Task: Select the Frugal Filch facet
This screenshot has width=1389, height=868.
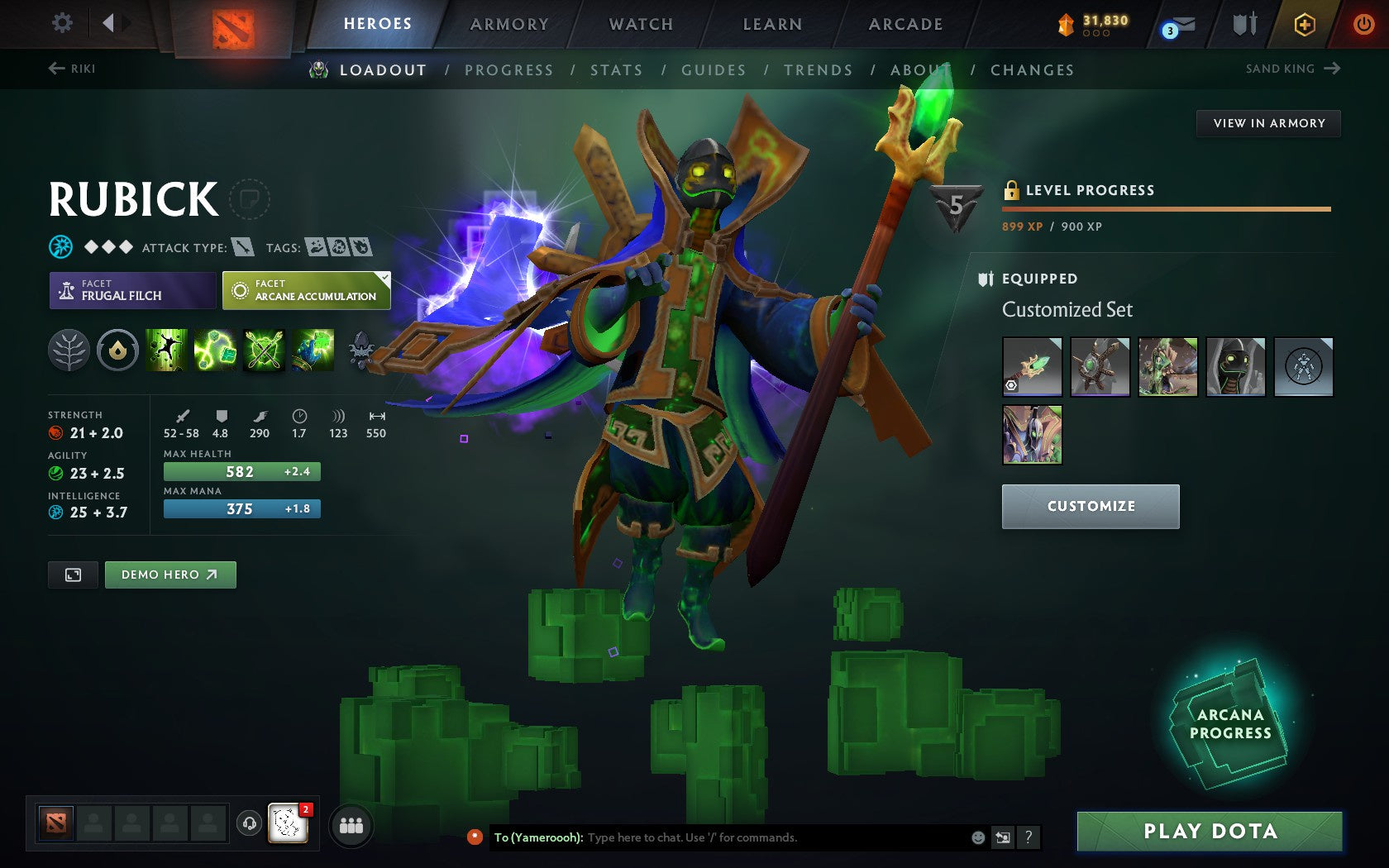Action: pyautogui.click(x=131, y=290)
